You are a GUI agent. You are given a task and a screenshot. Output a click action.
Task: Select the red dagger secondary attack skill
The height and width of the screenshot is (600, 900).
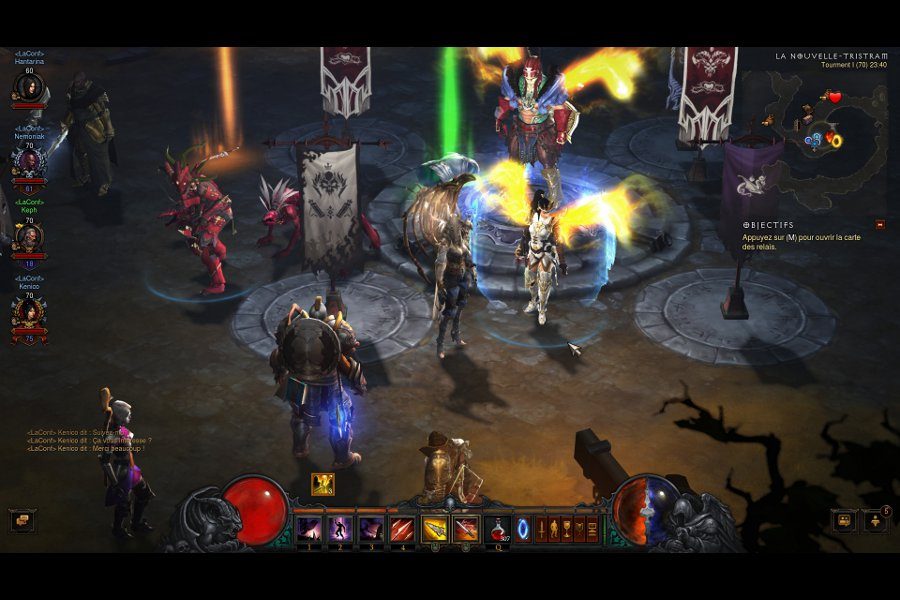(x=465, y=529)
